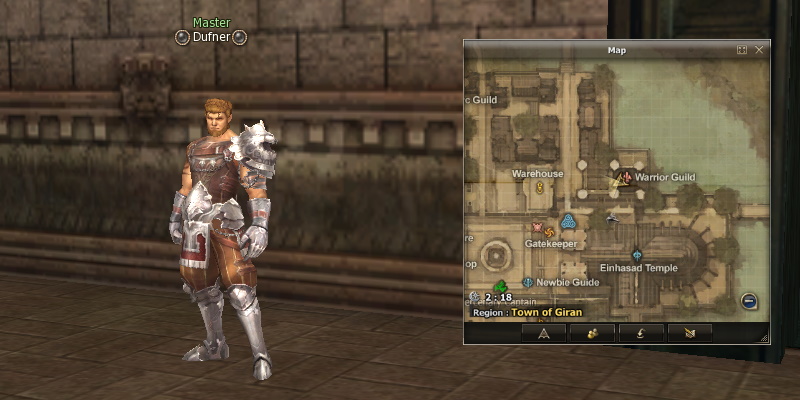Maximize the Map window

click(x=742, y=49)
